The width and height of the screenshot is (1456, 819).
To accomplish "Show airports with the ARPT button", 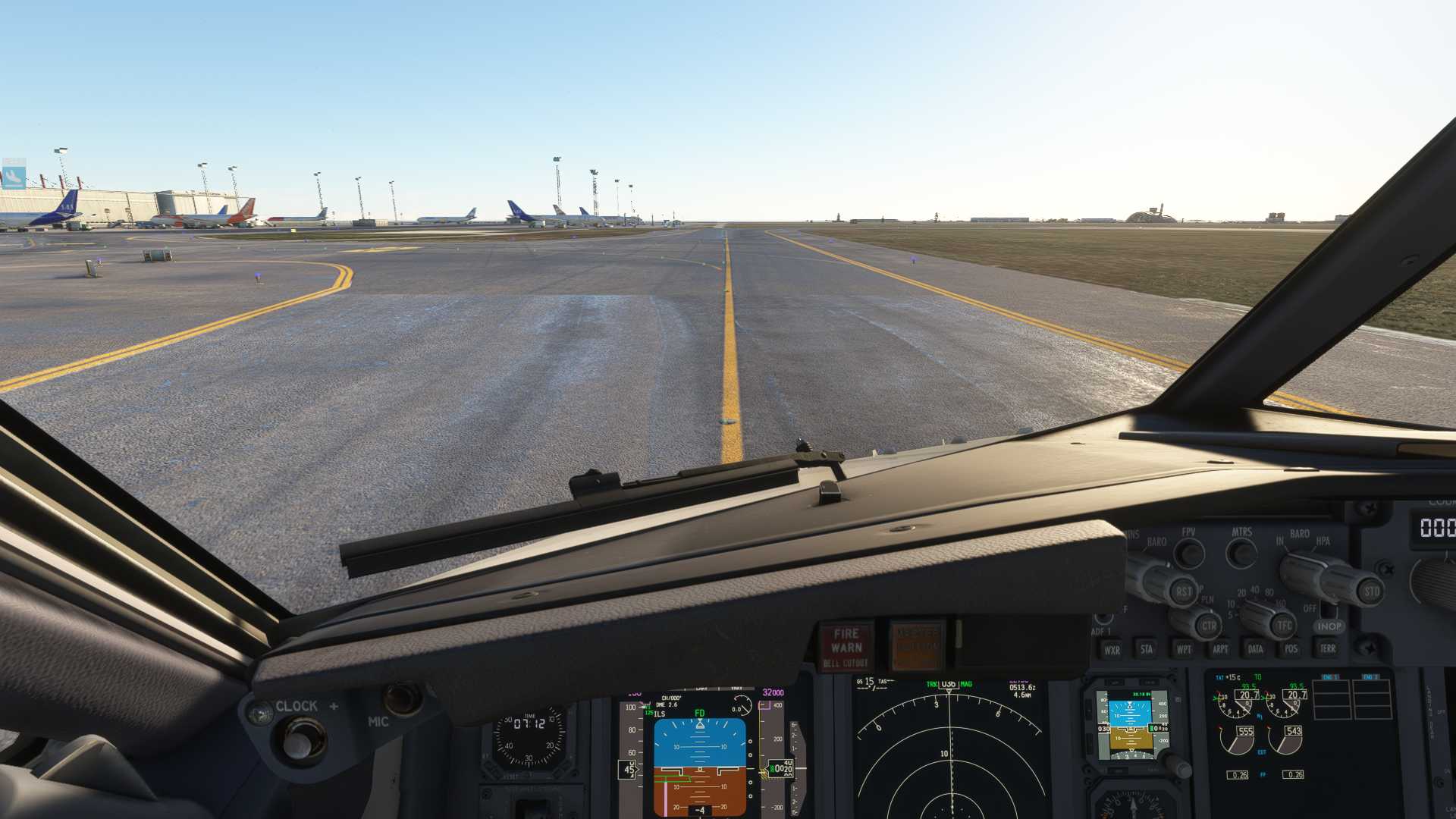I will tap(1219, 649).
